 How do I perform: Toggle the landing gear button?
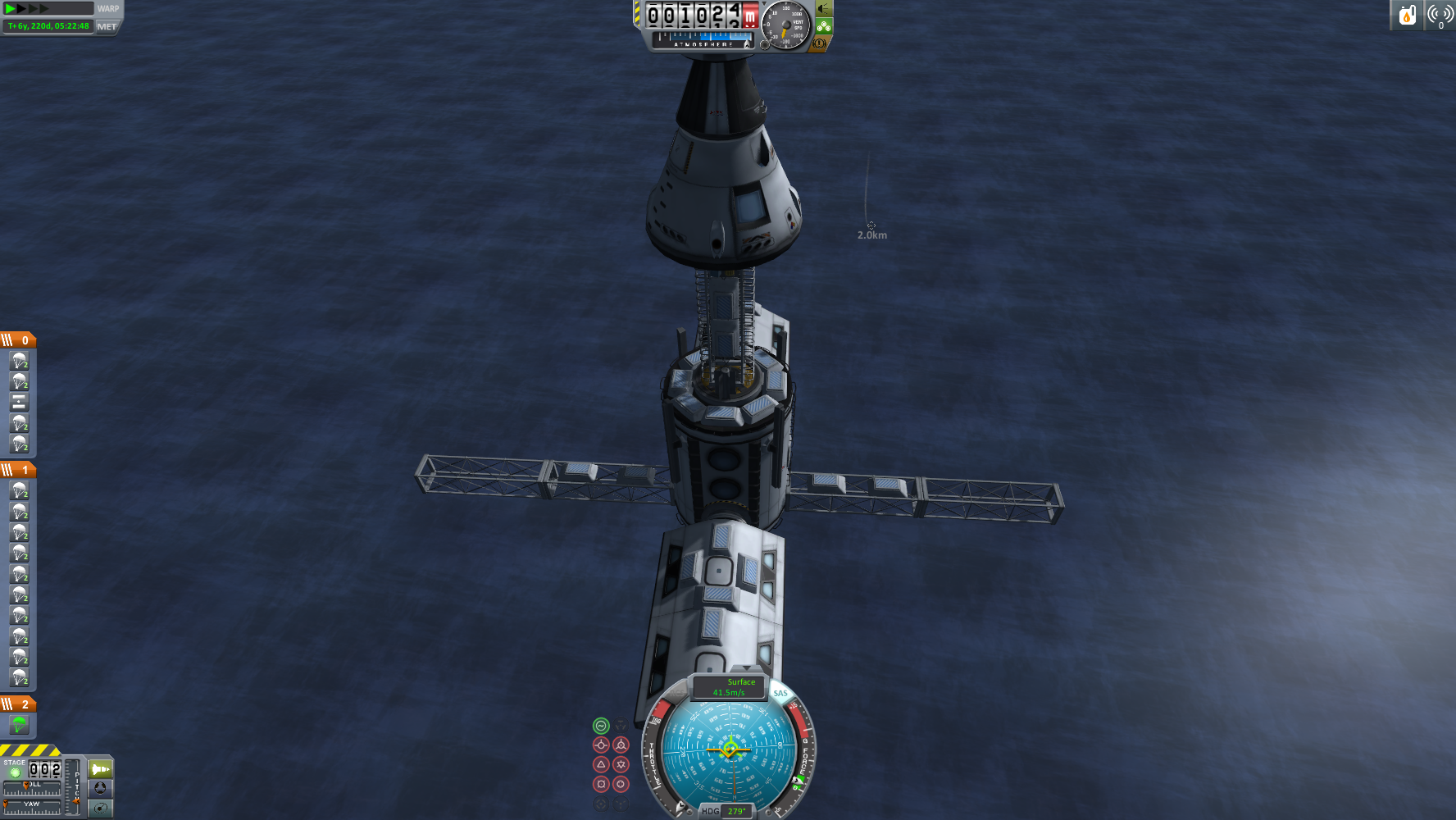pyautogui.click(x=823, y=26)
